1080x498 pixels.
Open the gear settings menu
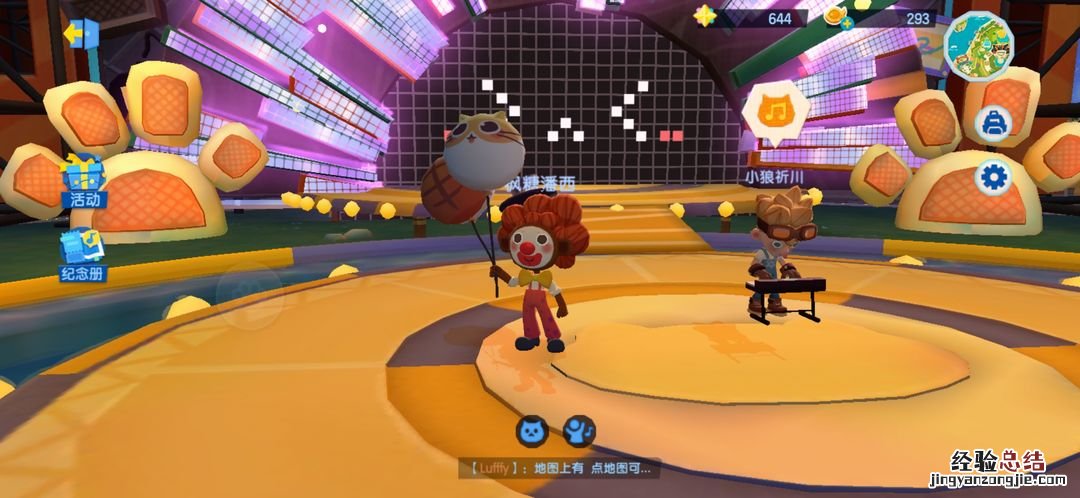pos(994,178)
